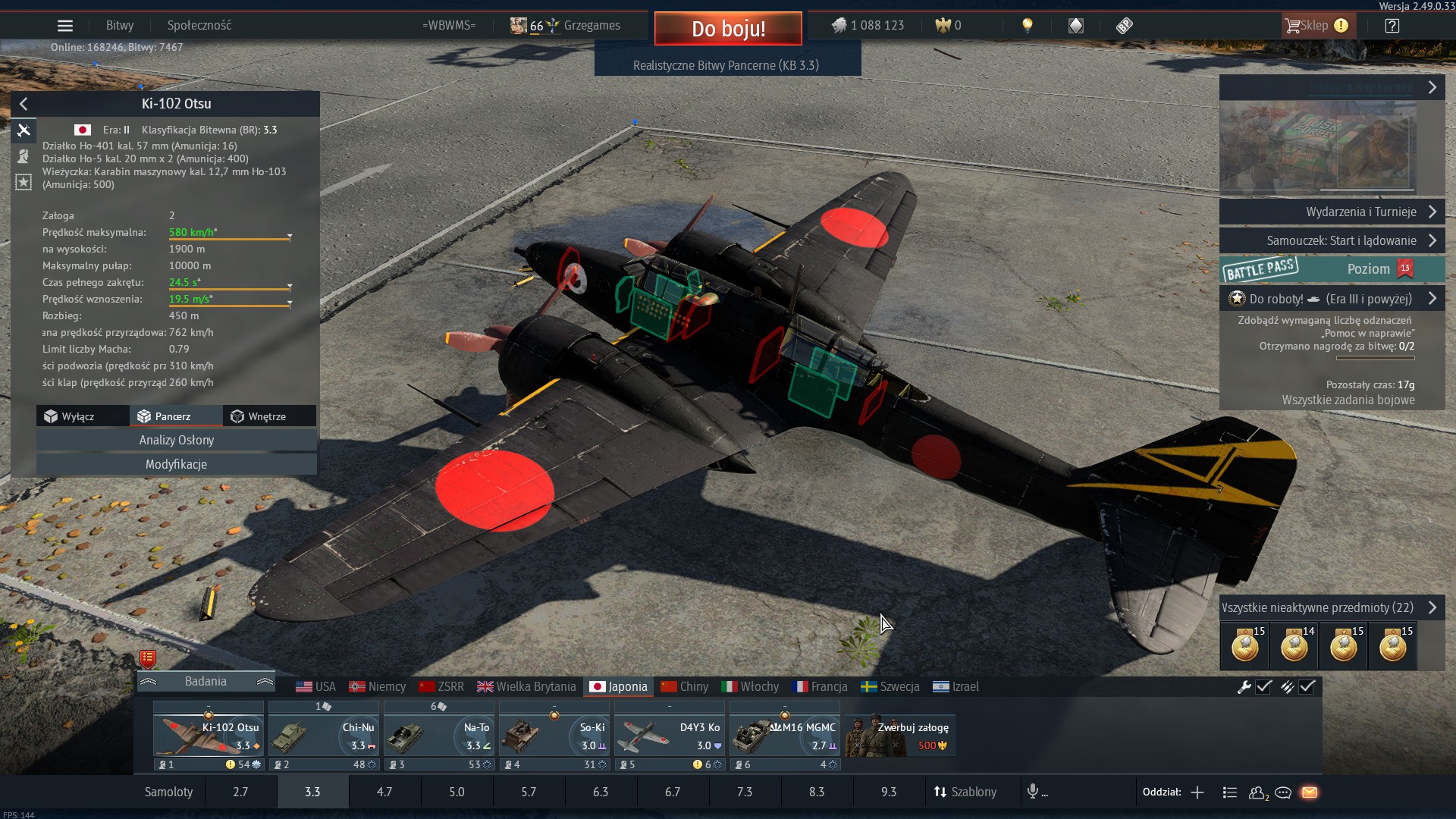
Task: Change game mode Realistyczne Bitwy Pancerne
Action: point(726,65)
